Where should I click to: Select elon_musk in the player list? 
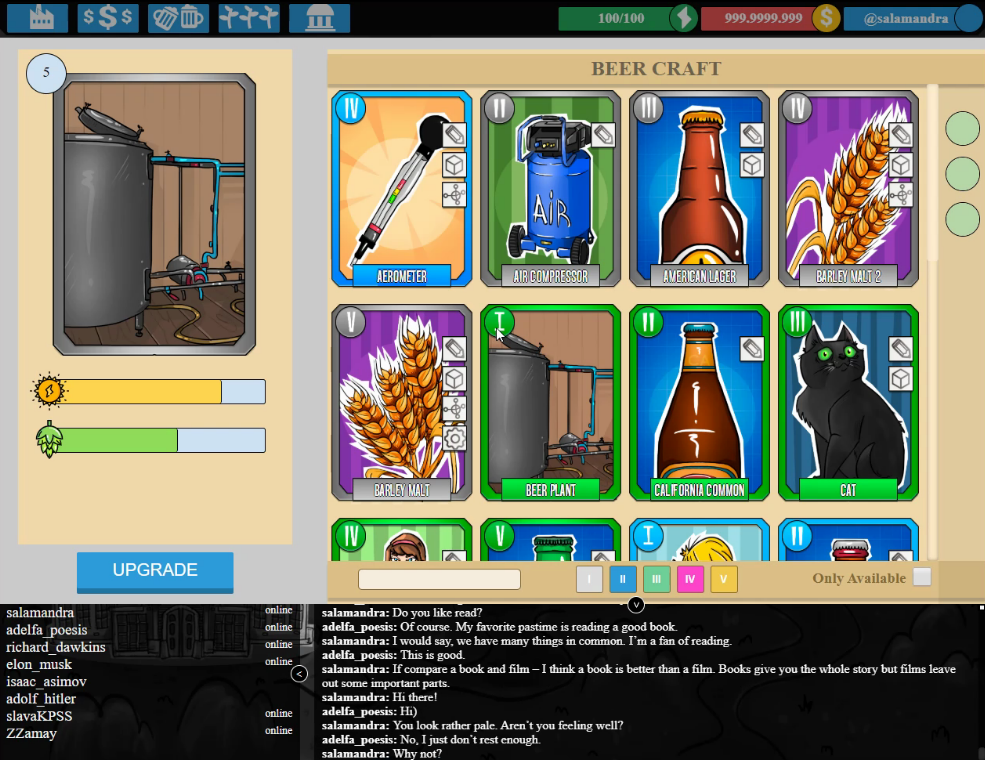pos(39,665)
